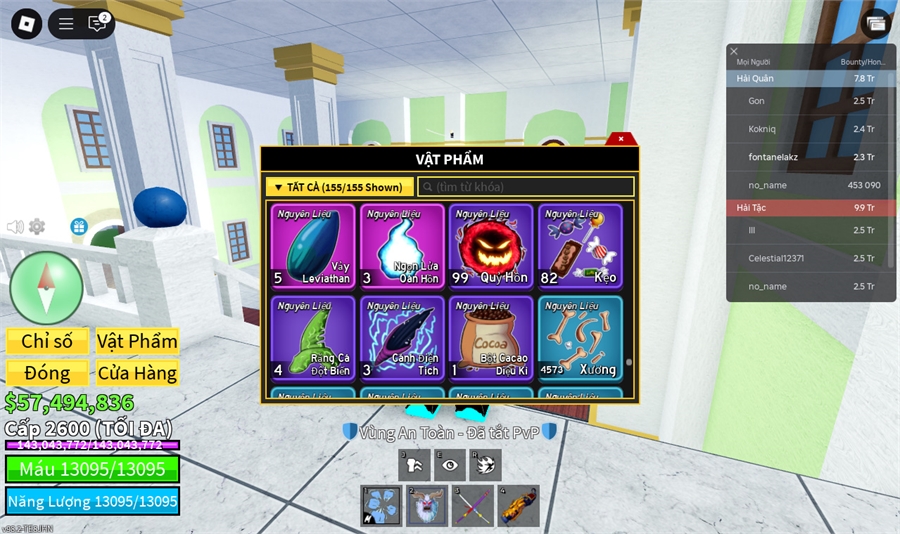Select the Kẹo candy slot
This screenshot has width=900, height=534.
coord(580,246)
